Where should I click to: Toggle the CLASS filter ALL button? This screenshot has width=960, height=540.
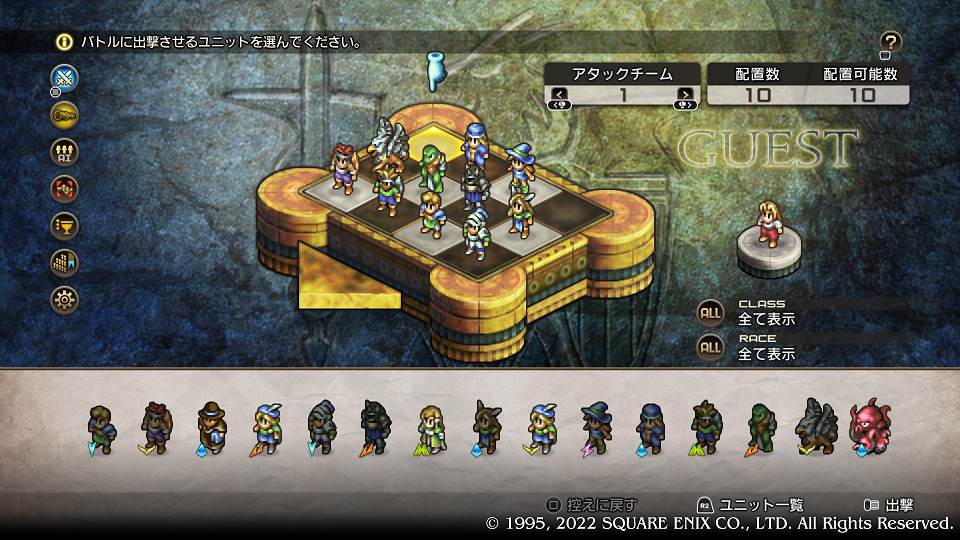(x=710, y=312)
